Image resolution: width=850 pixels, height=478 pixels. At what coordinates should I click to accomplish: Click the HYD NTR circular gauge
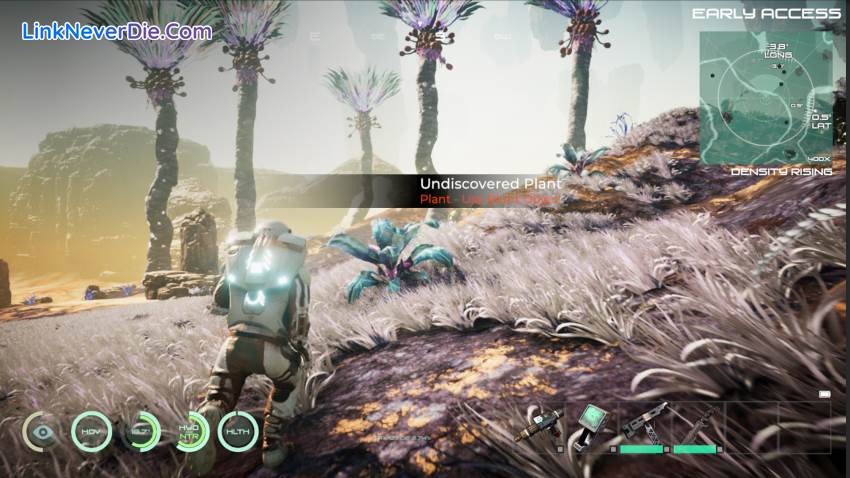pyautogui.click(x=188, y=432)
